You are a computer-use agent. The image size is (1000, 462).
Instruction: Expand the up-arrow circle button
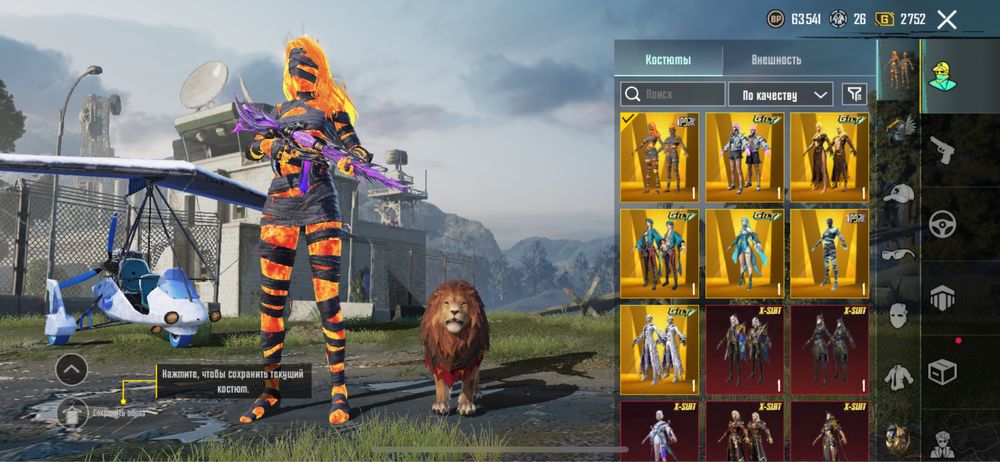71,370
